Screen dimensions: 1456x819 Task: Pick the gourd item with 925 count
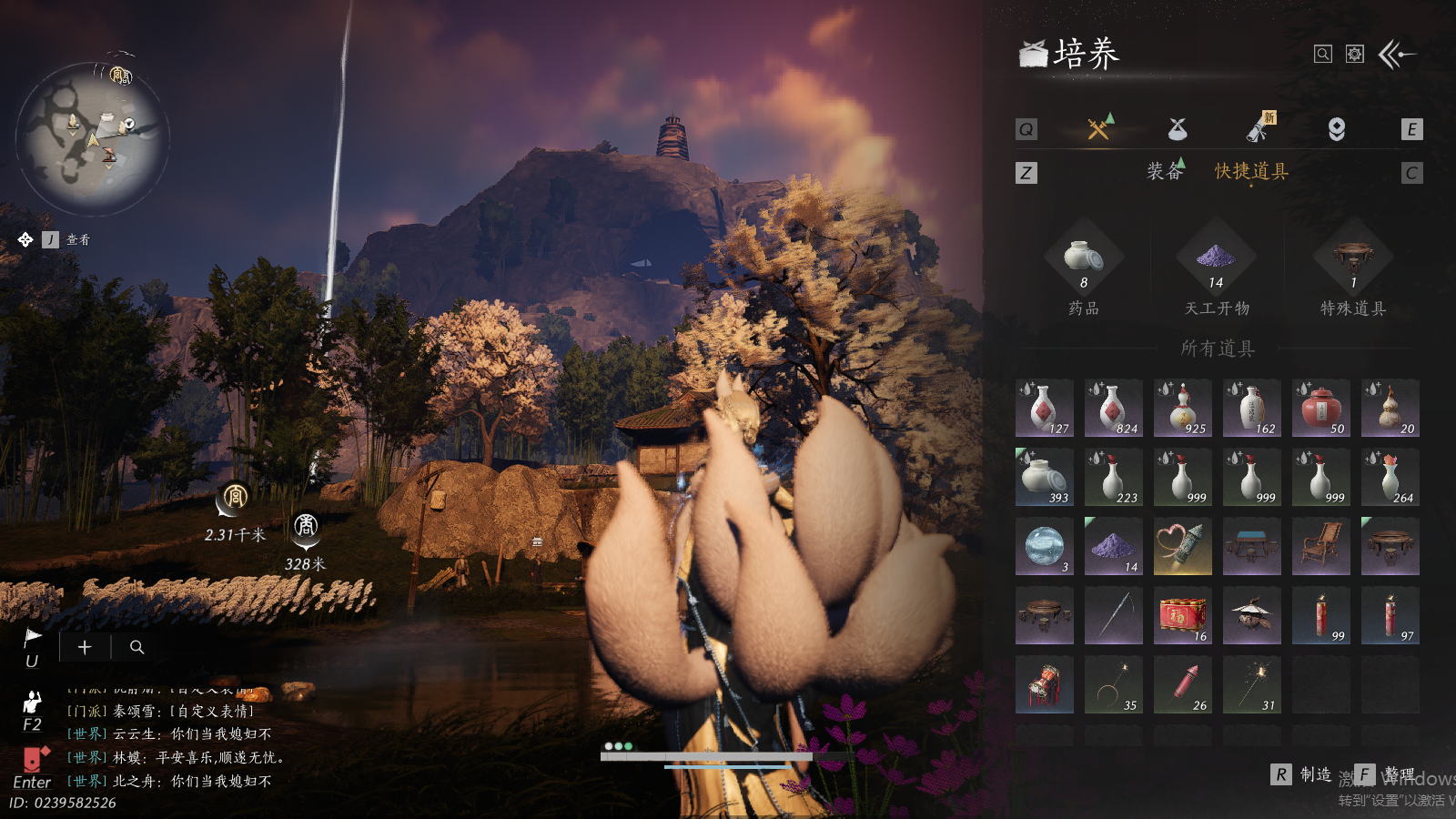[x=1183, y=408]
